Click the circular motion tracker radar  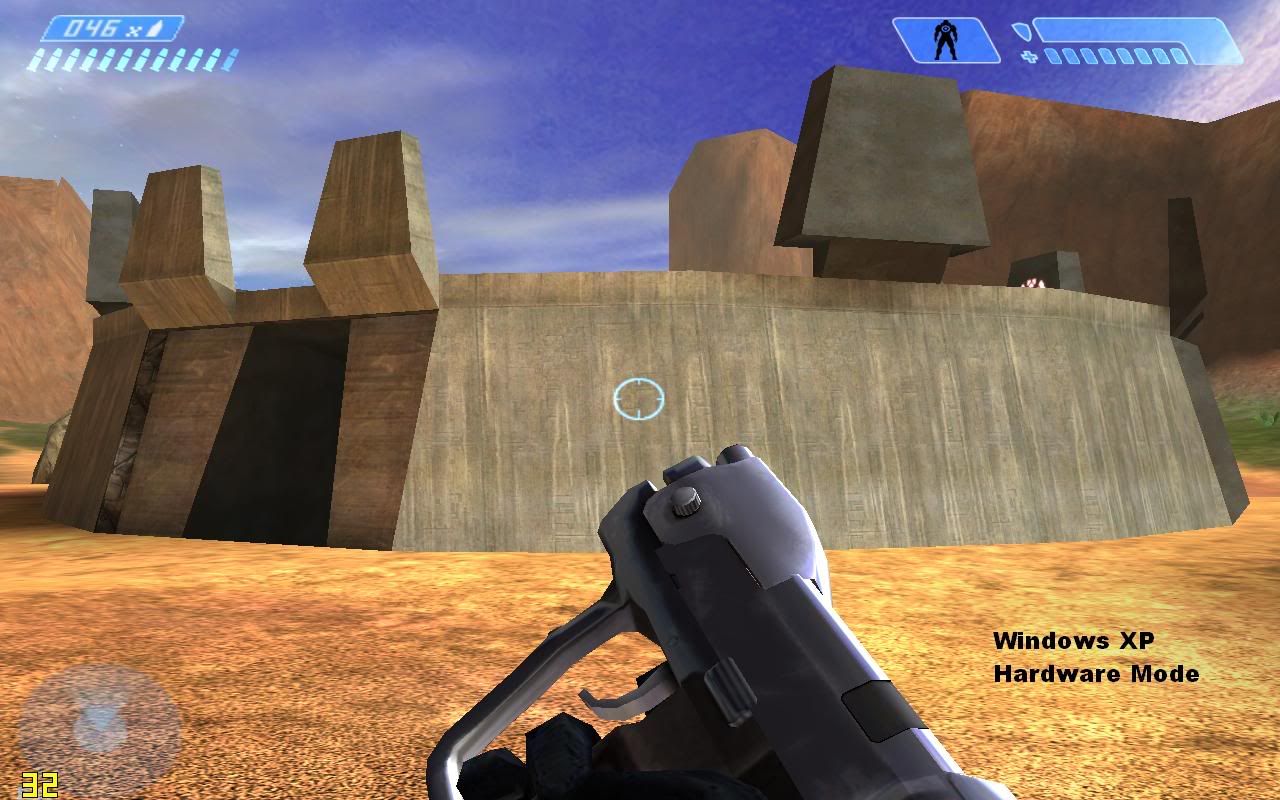tap(99, 719)
